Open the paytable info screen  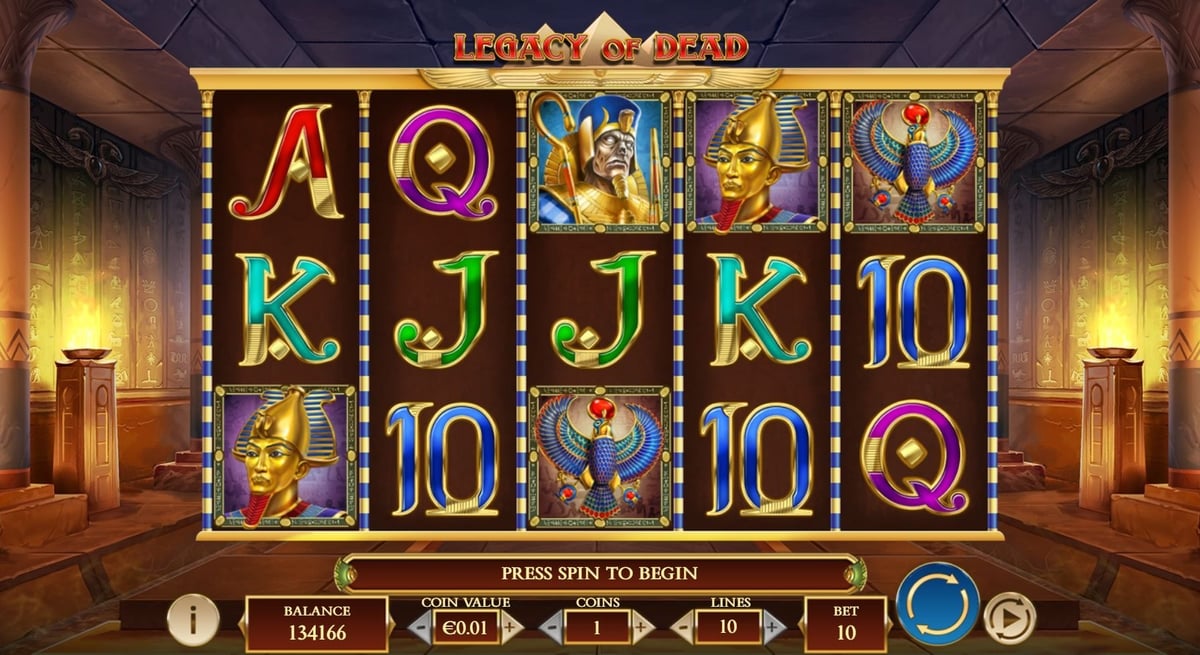click(x=193, y=620)
